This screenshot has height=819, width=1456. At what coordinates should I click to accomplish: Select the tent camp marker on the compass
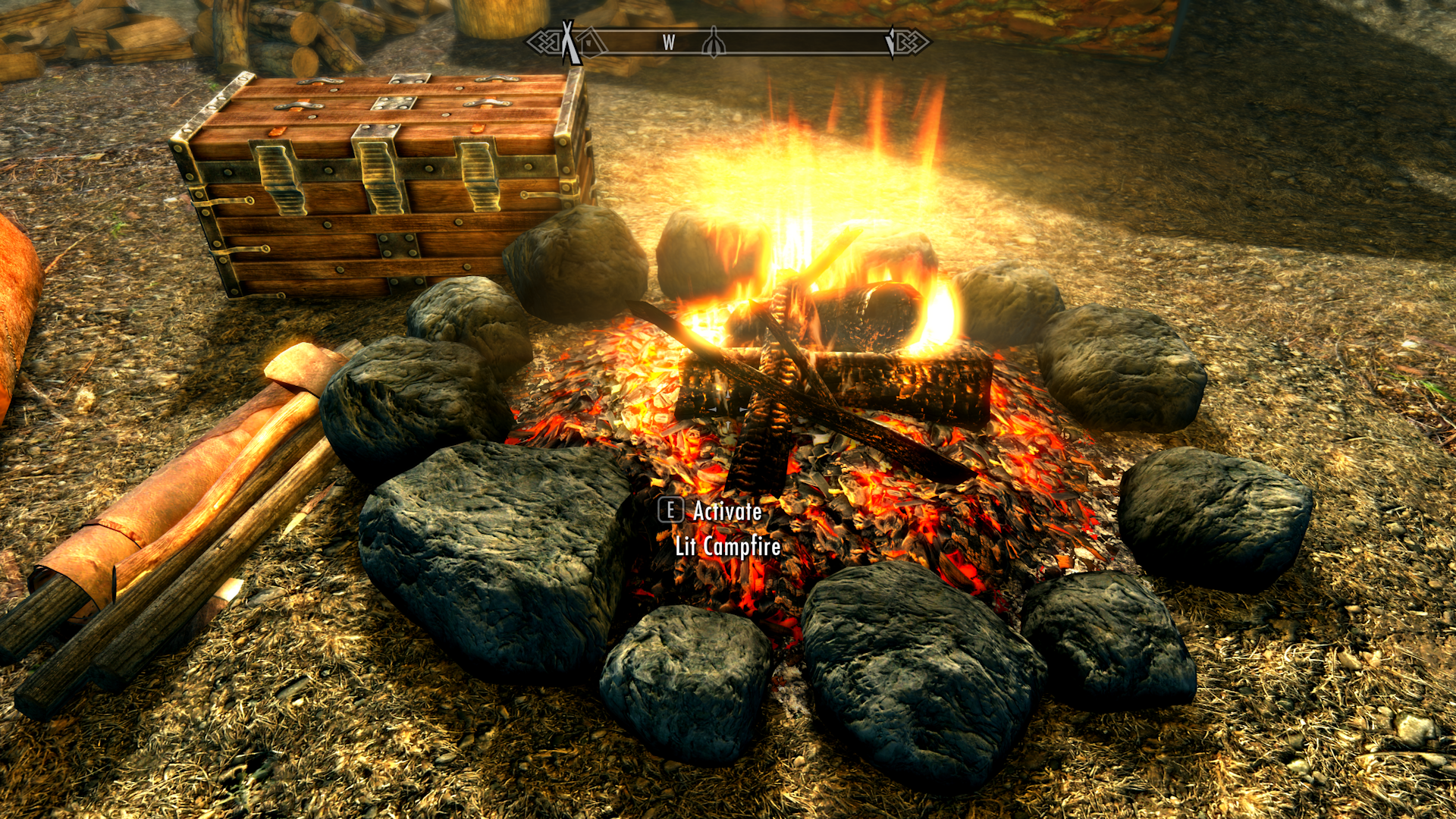567,42
